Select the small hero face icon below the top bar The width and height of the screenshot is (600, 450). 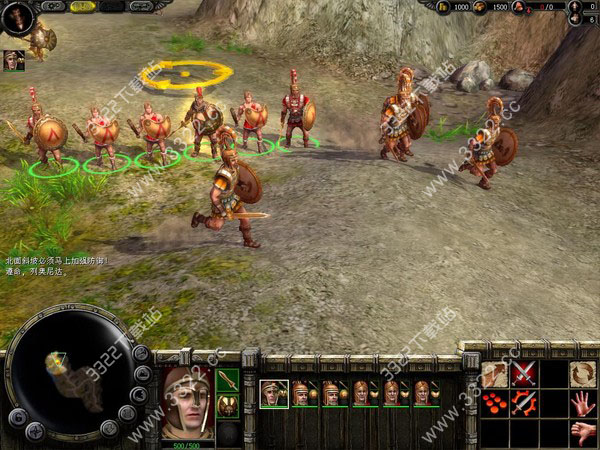[14, 60]
